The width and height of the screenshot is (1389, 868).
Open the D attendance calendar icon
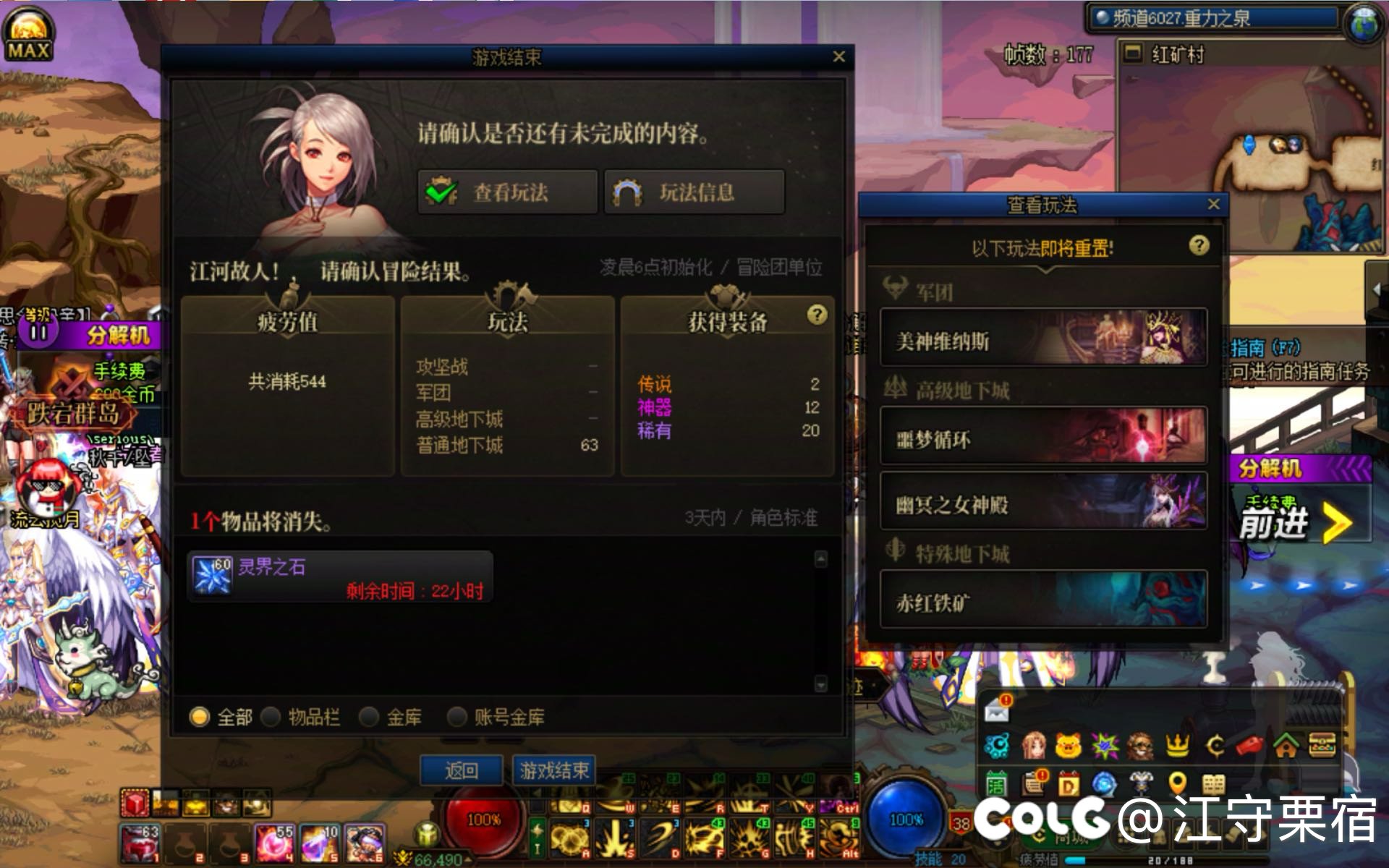point(1069,785)
